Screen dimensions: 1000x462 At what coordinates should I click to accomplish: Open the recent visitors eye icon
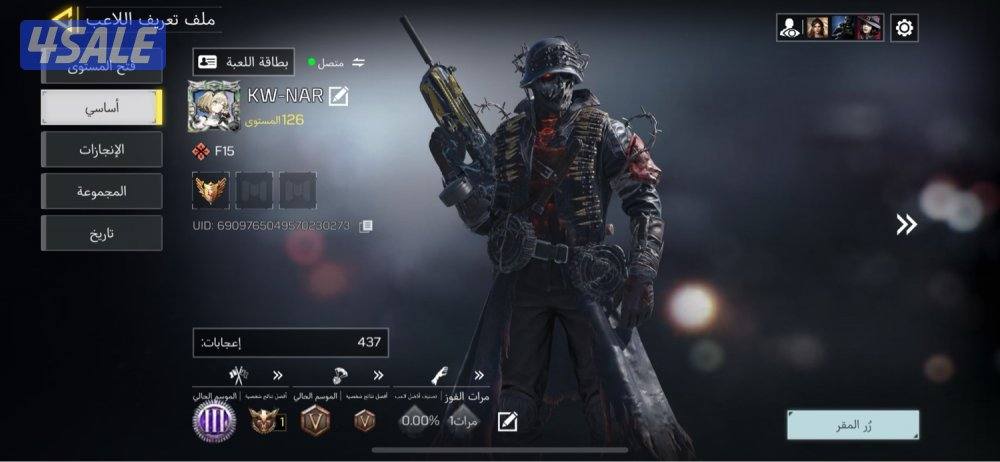coord(790,28)
